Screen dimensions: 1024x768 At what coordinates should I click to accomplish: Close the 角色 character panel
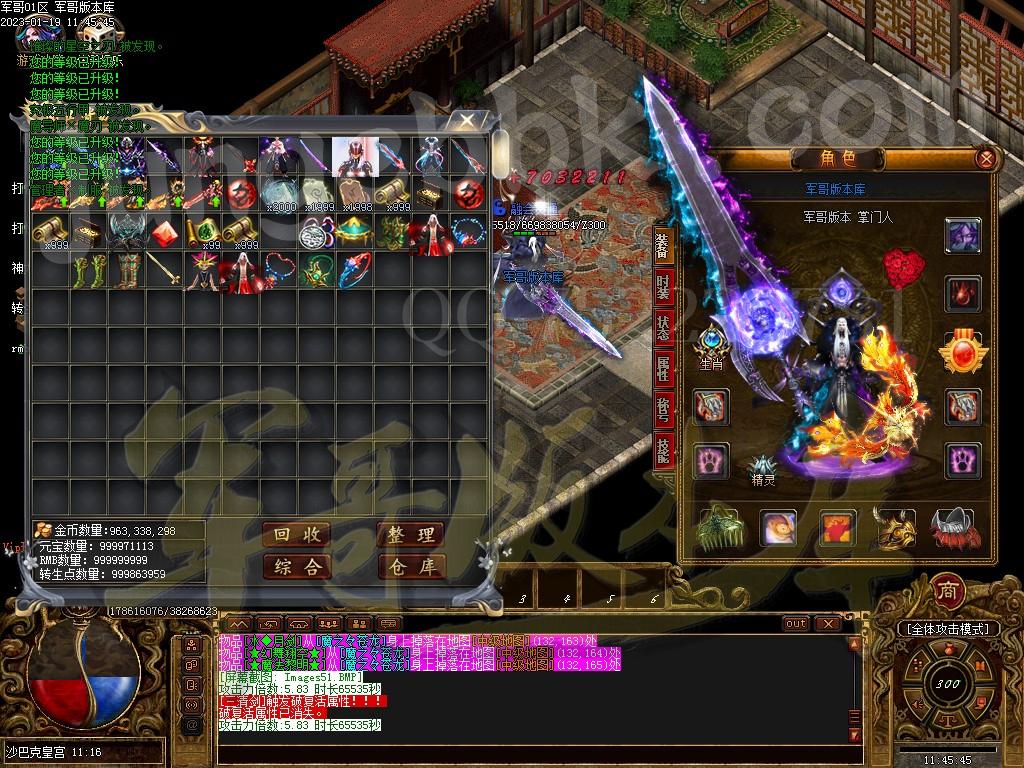986,158
